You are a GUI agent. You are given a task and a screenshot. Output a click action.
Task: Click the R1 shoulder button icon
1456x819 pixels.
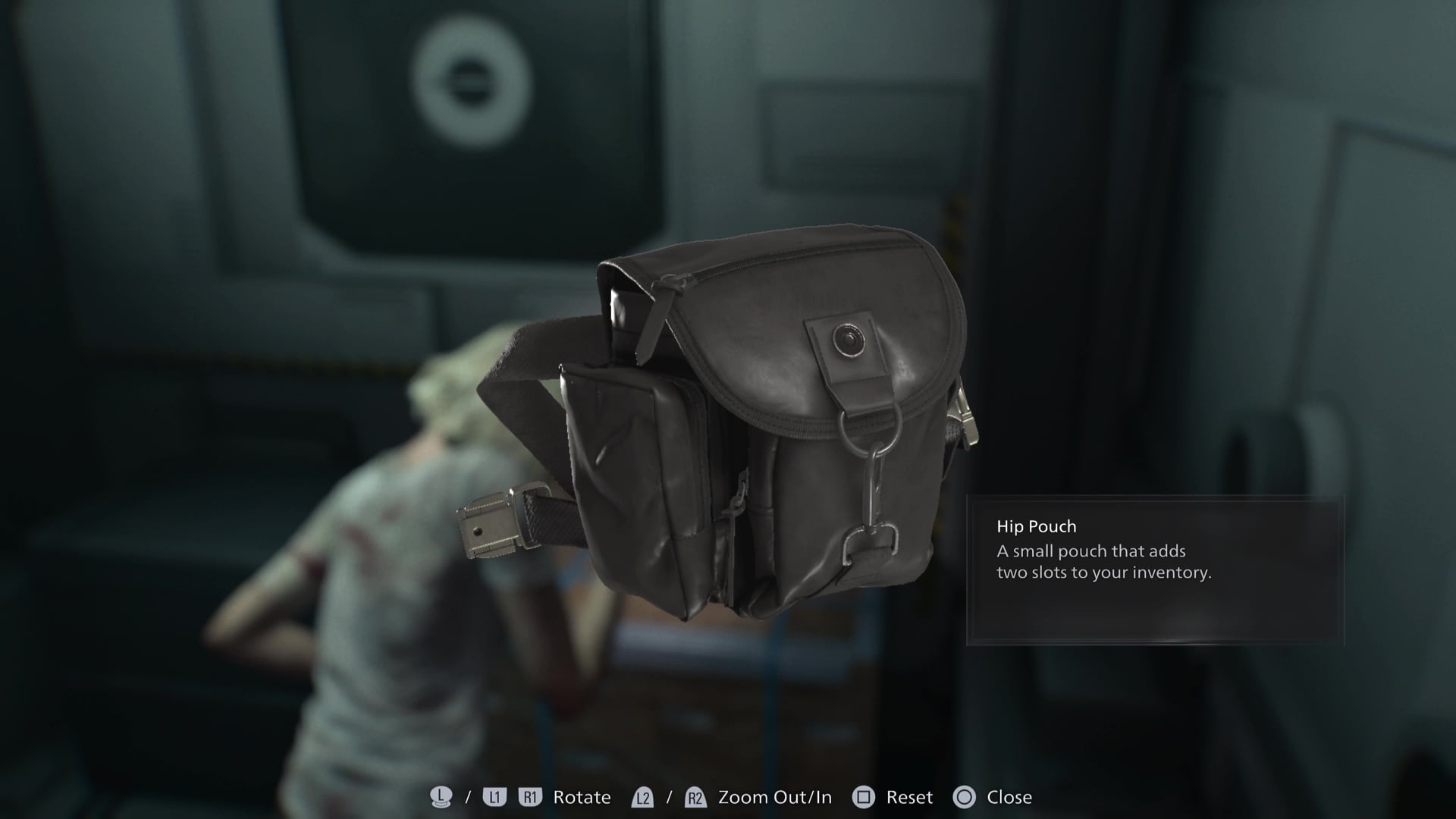click(x=529, y=797)
